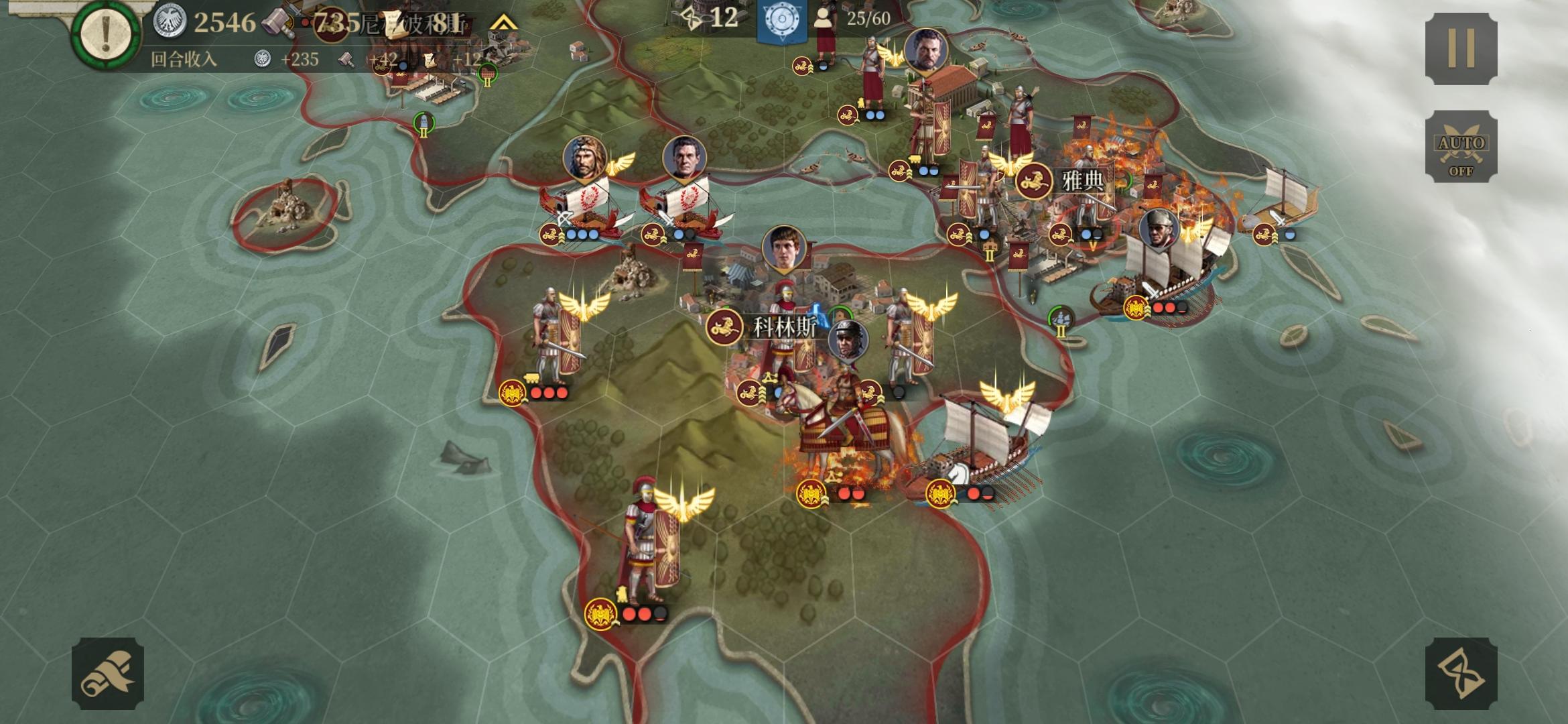
Task: Select the city label 科林斯
Action: pyautogui.click(x=785, y=328)
